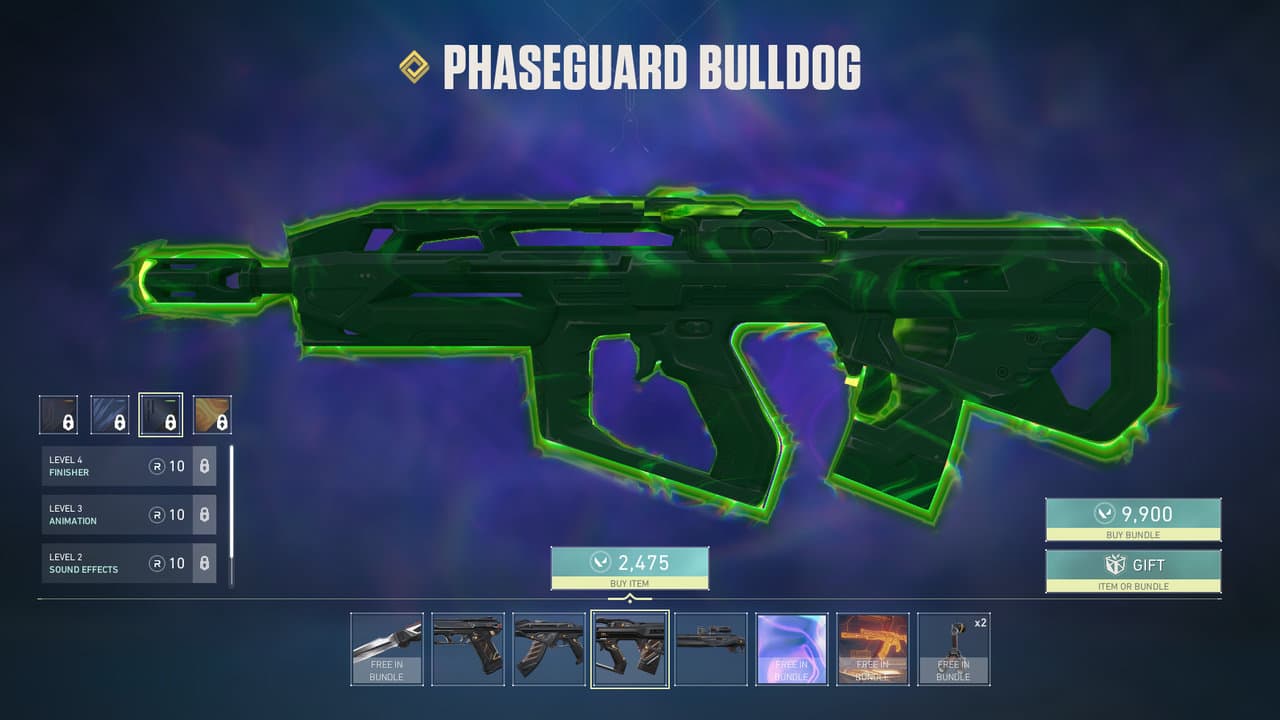Click the gift box icon on the Gift button

(1116, 565)
